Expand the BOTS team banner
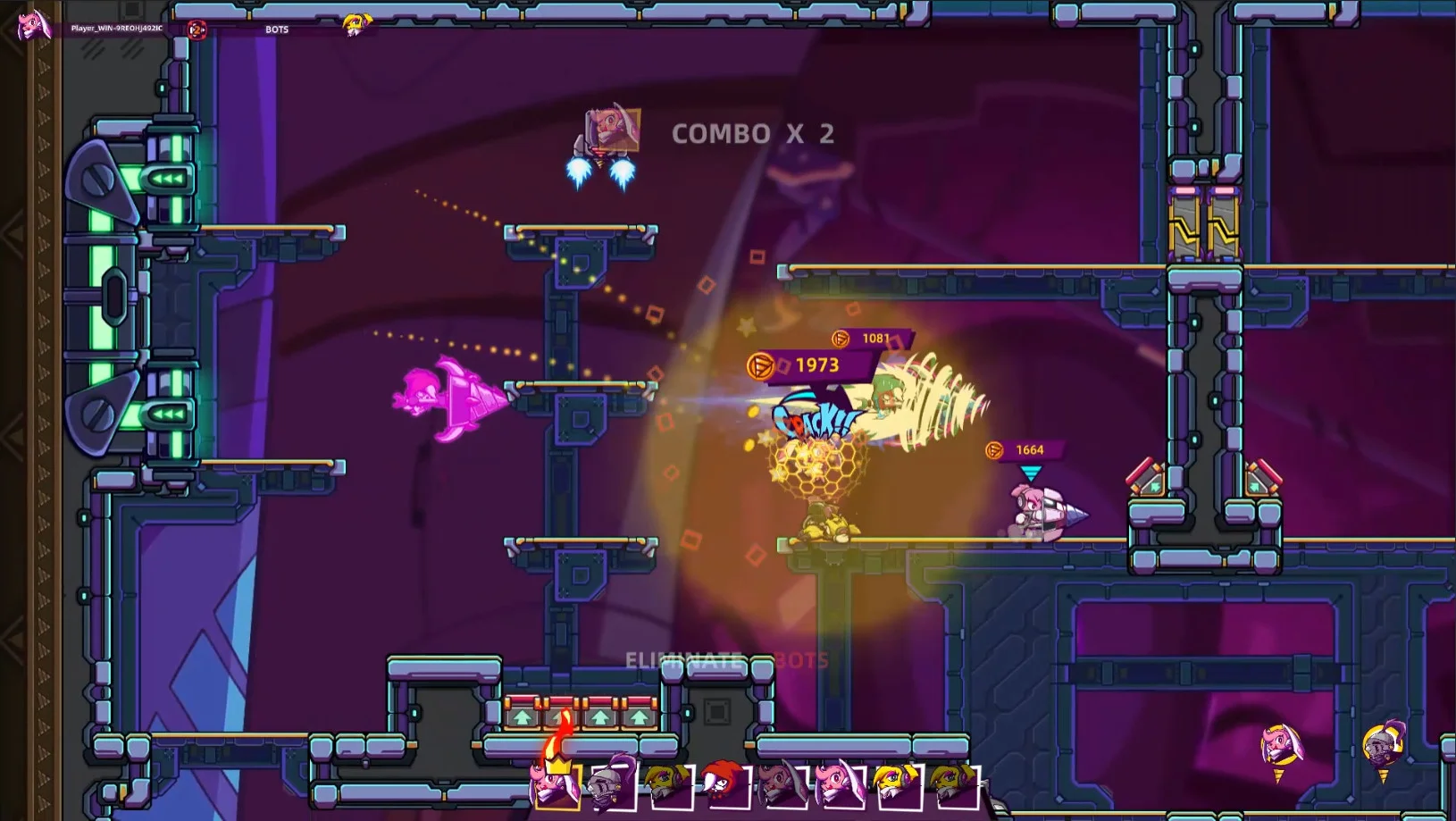Screen dimensions: 1456x821 click(277, 29)
